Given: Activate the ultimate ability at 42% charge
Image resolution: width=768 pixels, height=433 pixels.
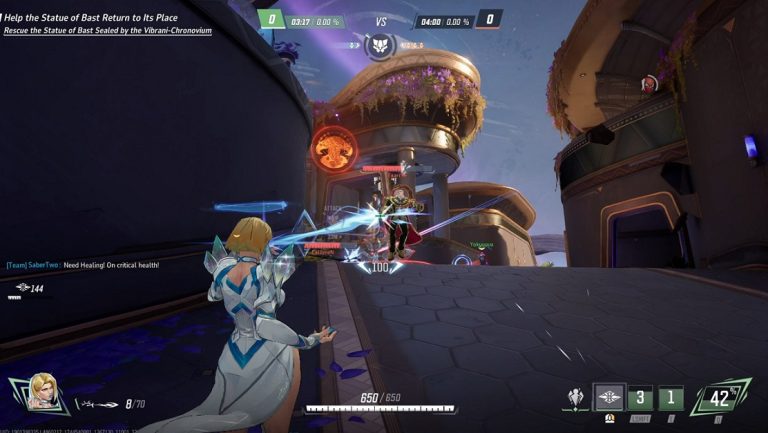Looking at the screenshot, I should (720, 398).
